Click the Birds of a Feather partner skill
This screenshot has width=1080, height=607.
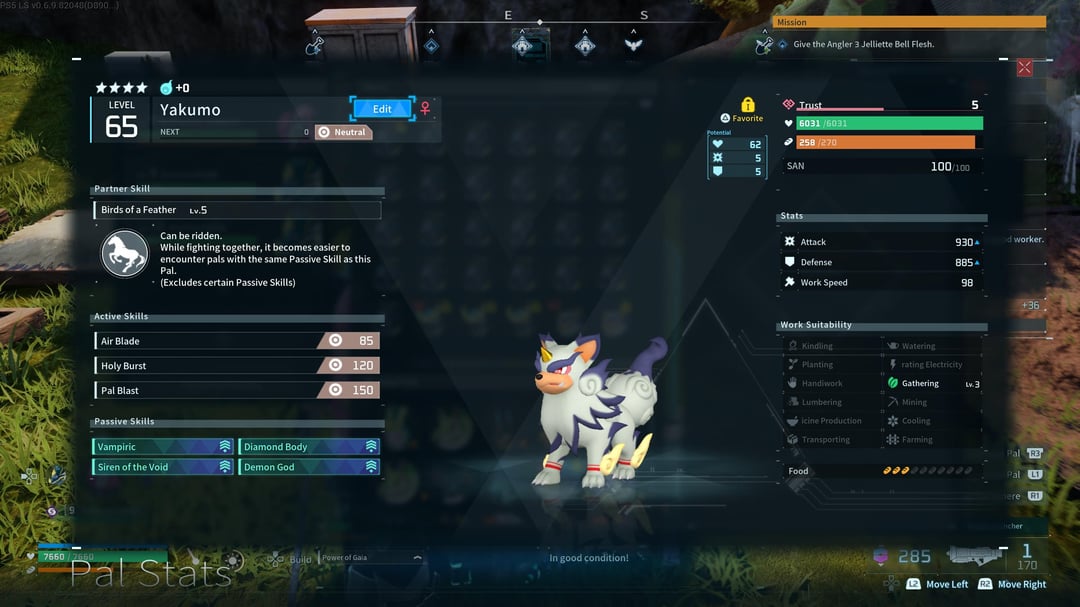click(237, 210)
